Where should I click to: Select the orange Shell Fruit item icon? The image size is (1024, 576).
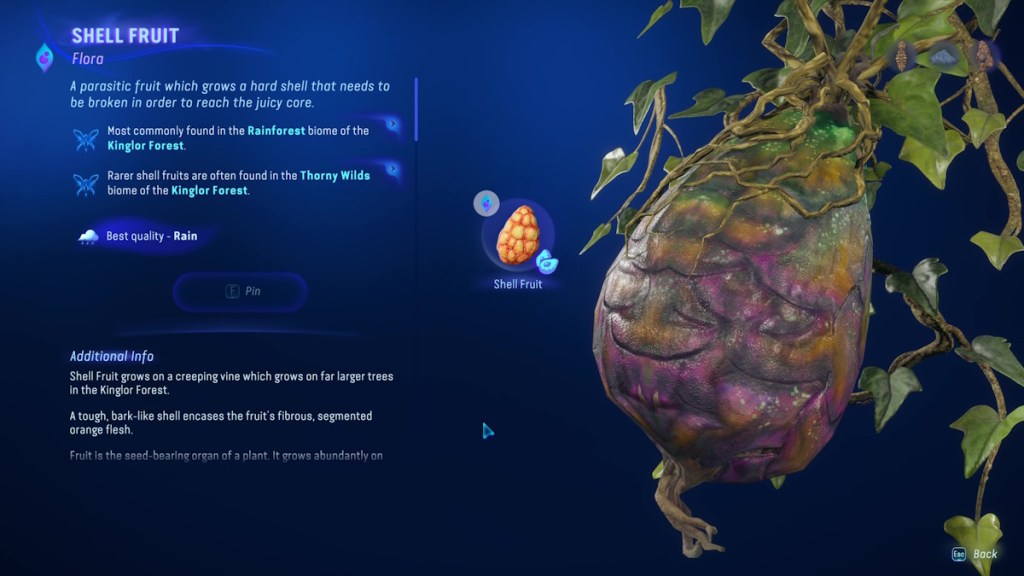tap(518, 234)
